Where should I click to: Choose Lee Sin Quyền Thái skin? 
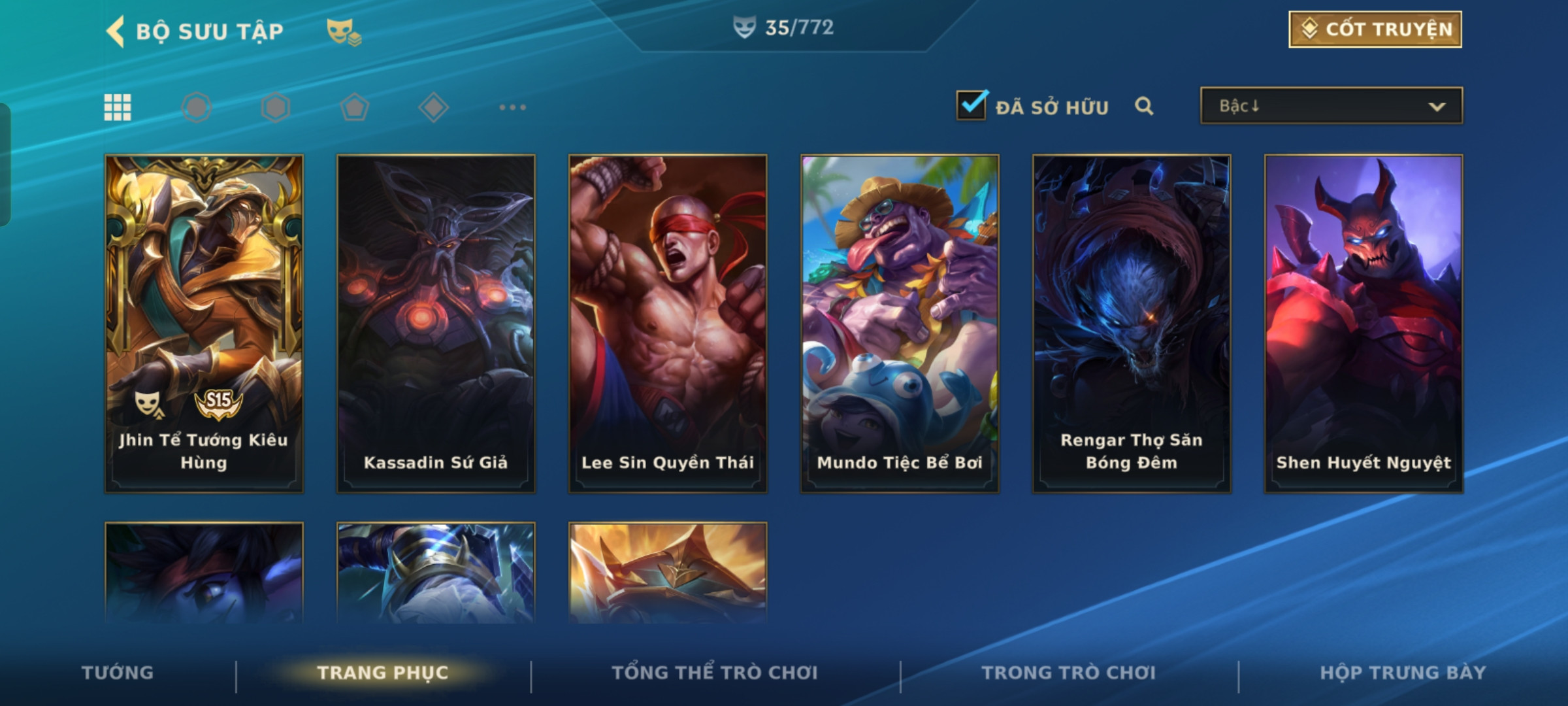click(x=668, y=324)
